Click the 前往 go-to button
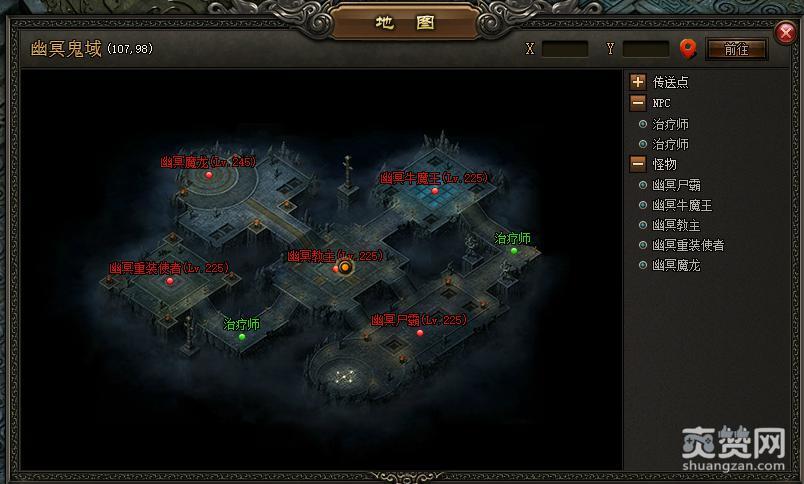This screenshot has height=484, width=804. click(736, 49)
